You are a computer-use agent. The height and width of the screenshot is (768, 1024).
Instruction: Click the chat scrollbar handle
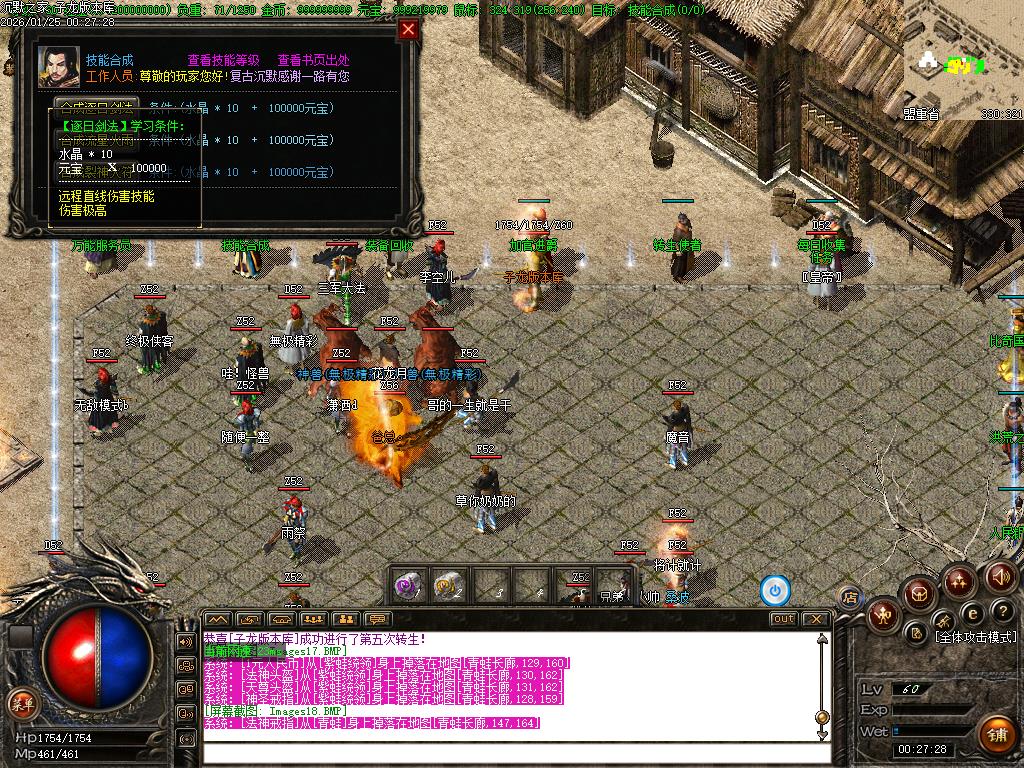(x=822, y=717)
